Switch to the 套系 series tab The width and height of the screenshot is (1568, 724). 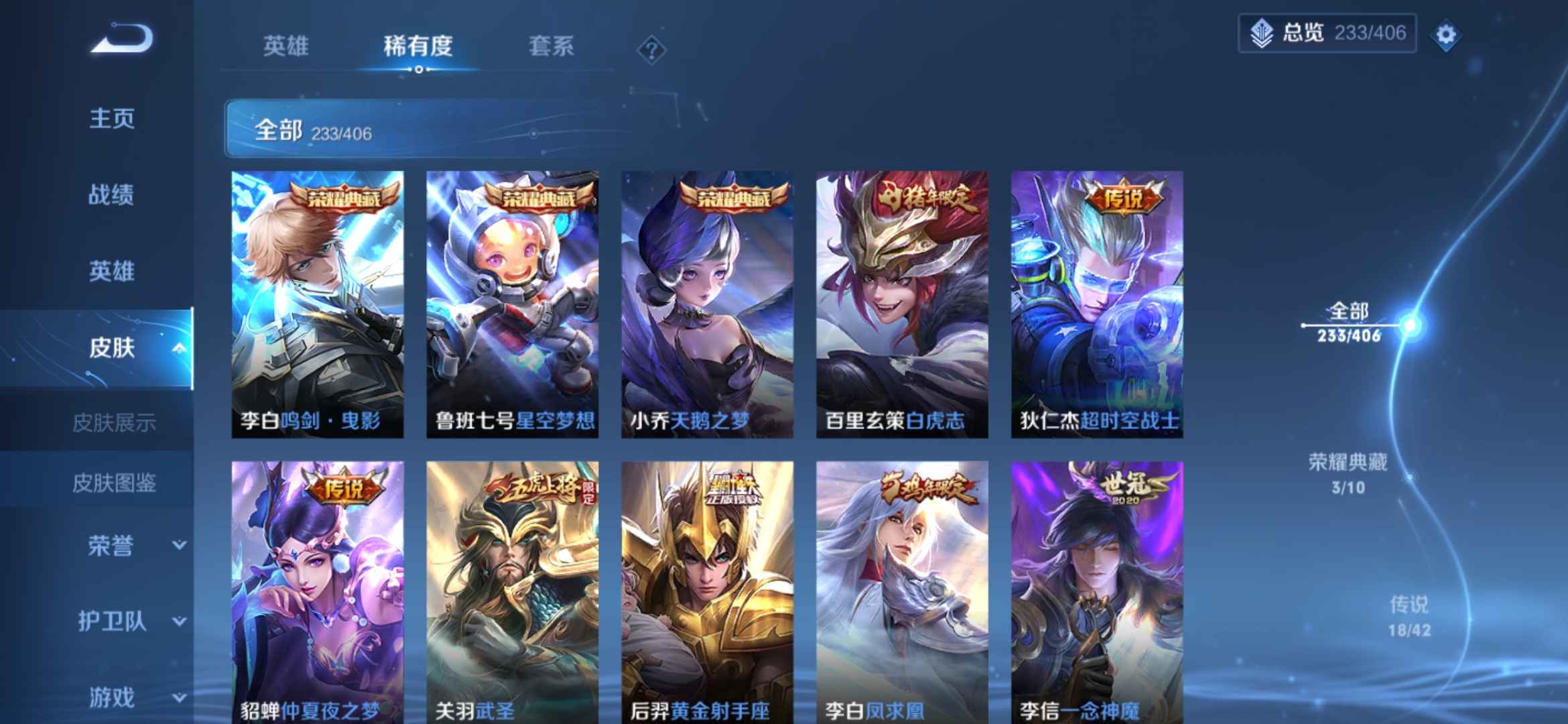coord(551,47)
